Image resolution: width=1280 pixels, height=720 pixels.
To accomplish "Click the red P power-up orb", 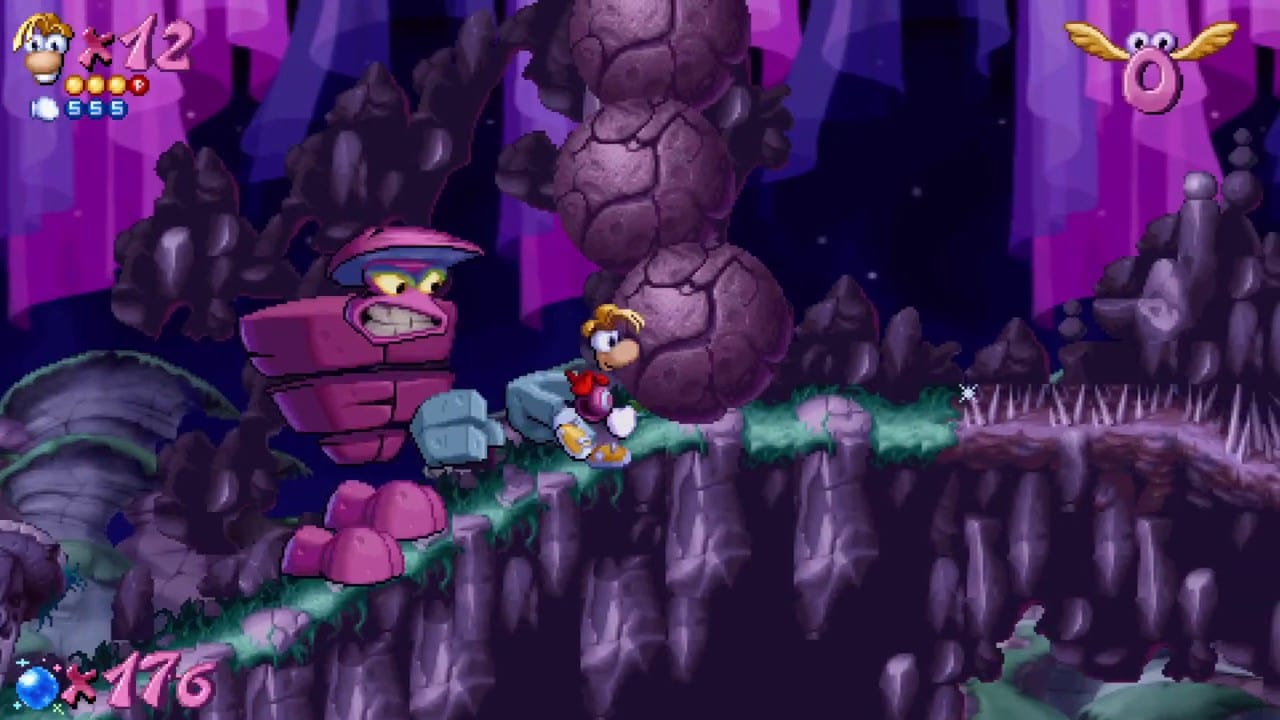I will [137, 85].
